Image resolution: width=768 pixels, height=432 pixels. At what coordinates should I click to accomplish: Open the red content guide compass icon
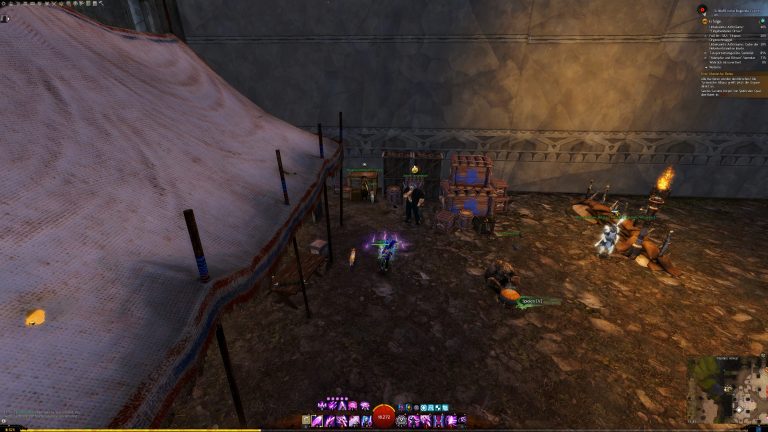702,9
